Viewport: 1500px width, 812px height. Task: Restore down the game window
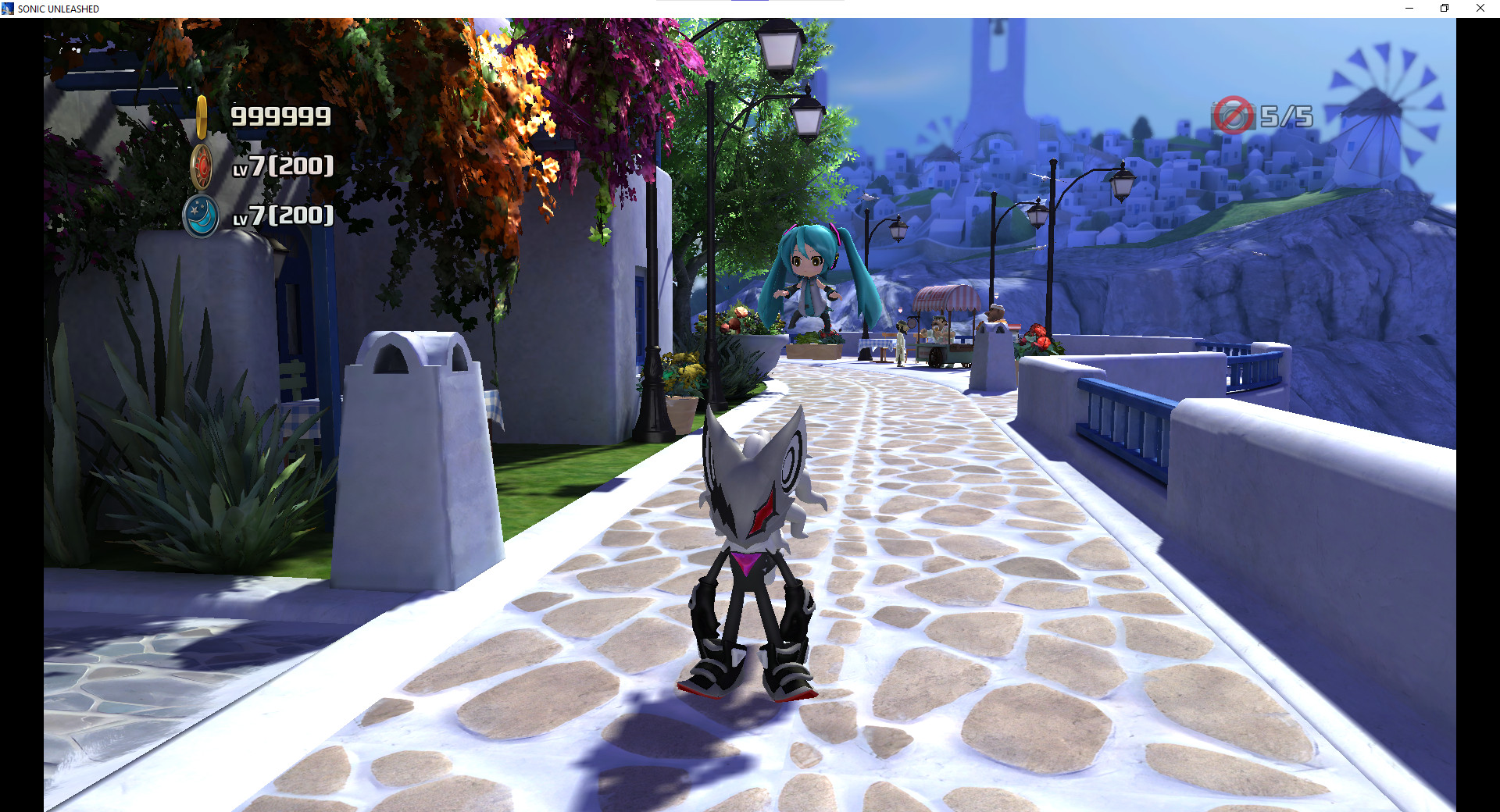1445,9
